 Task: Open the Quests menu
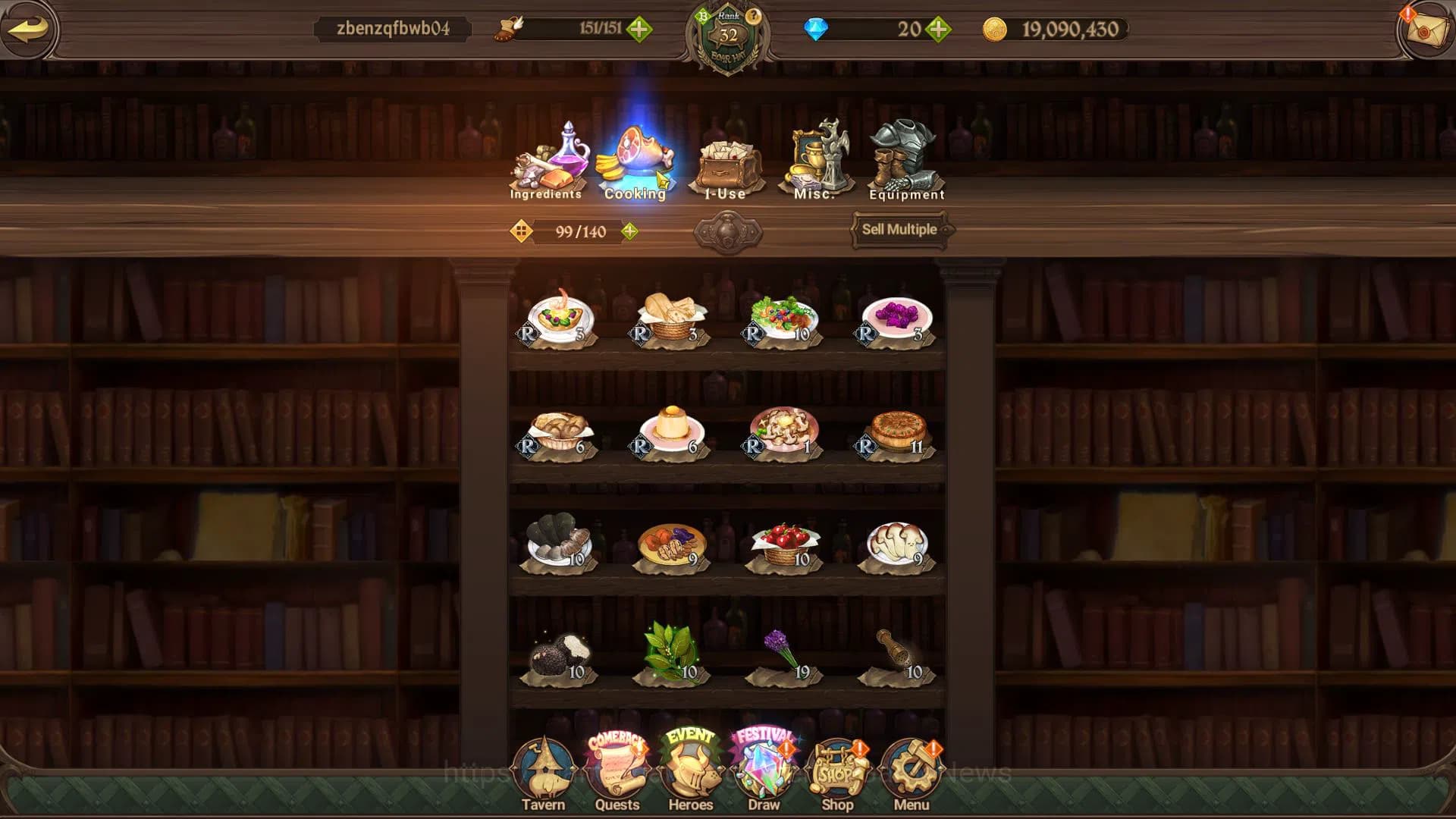(617, 773)
